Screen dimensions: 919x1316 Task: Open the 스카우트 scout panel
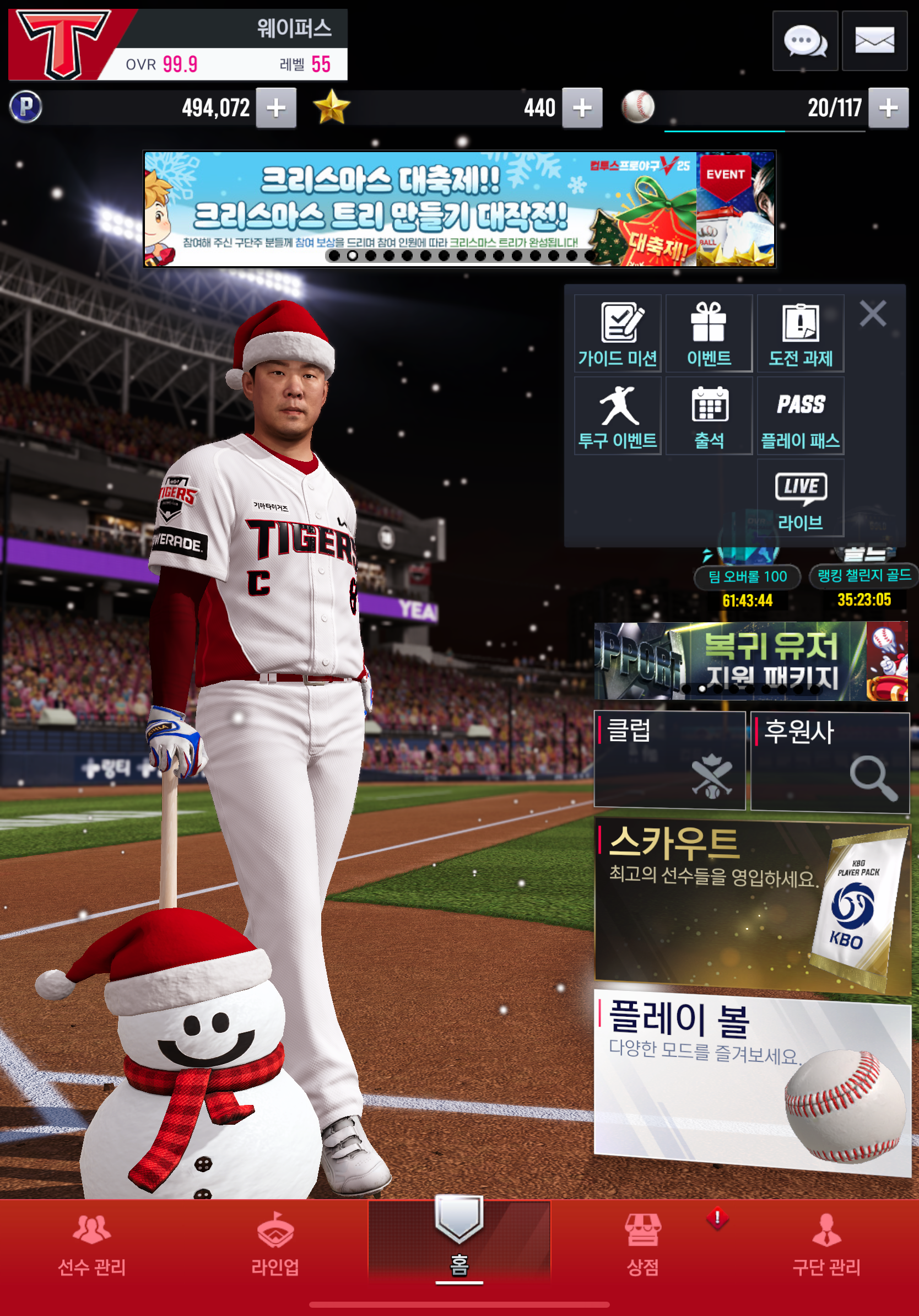tap(752, 907)
